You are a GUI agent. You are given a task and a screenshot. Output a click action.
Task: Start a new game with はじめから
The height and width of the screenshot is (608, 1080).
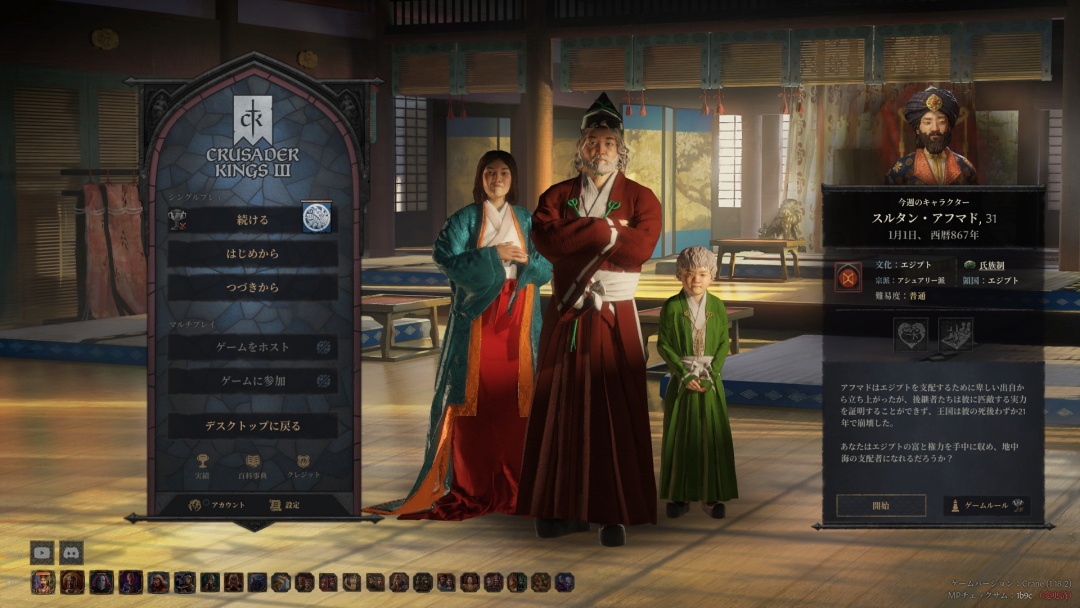pyautogui.click(x=252, y=254)
